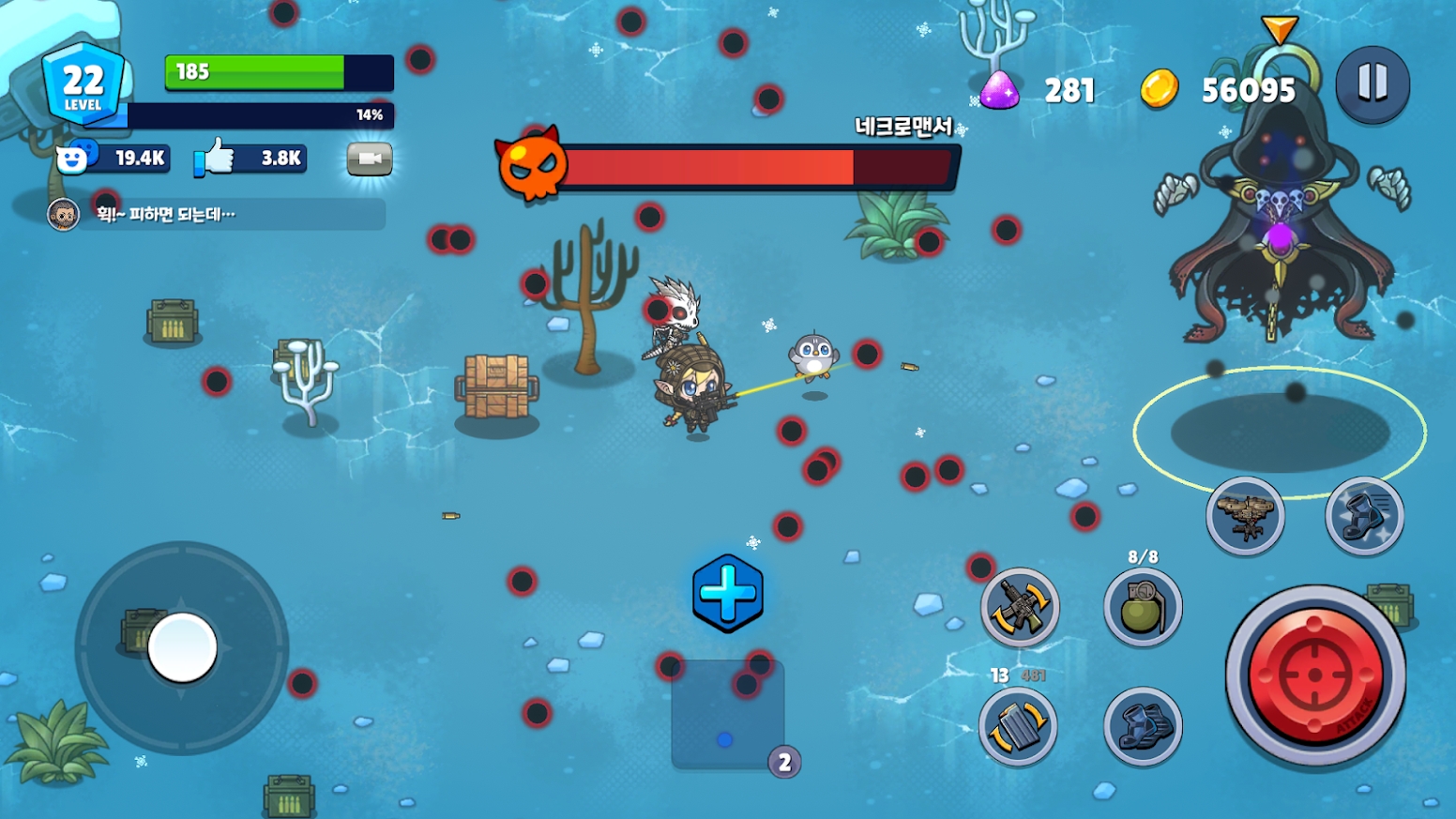Screen dimensions: 1456x819
Task: Select the level 22 badge
Action: click(x=83, y=84)
